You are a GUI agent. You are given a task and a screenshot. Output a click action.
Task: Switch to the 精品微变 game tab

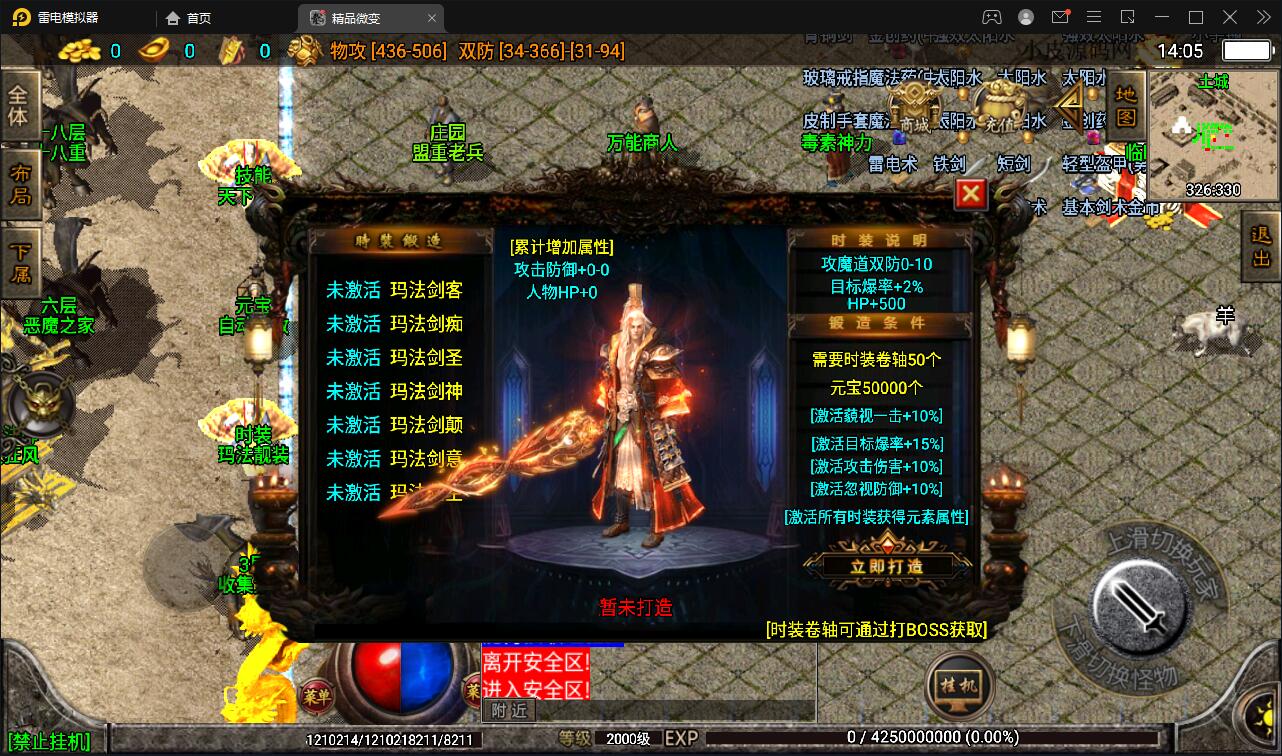click(355, 17)
